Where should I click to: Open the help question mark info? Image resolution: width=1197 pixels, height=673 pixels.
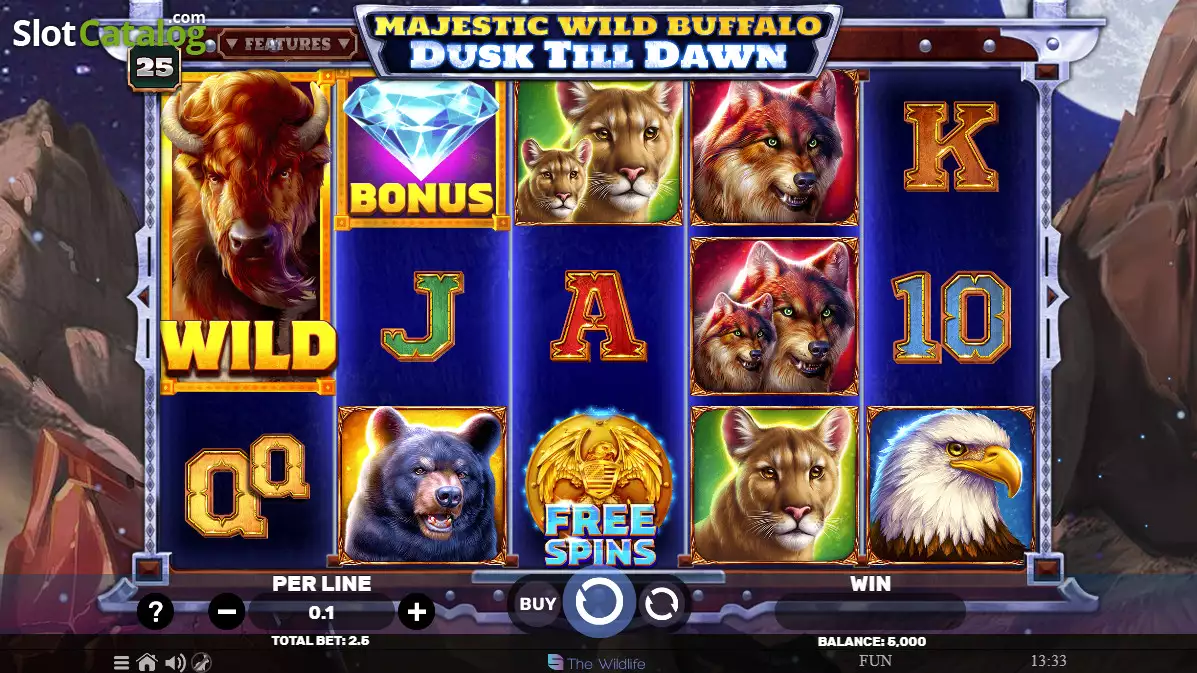[x=155, y=612]
